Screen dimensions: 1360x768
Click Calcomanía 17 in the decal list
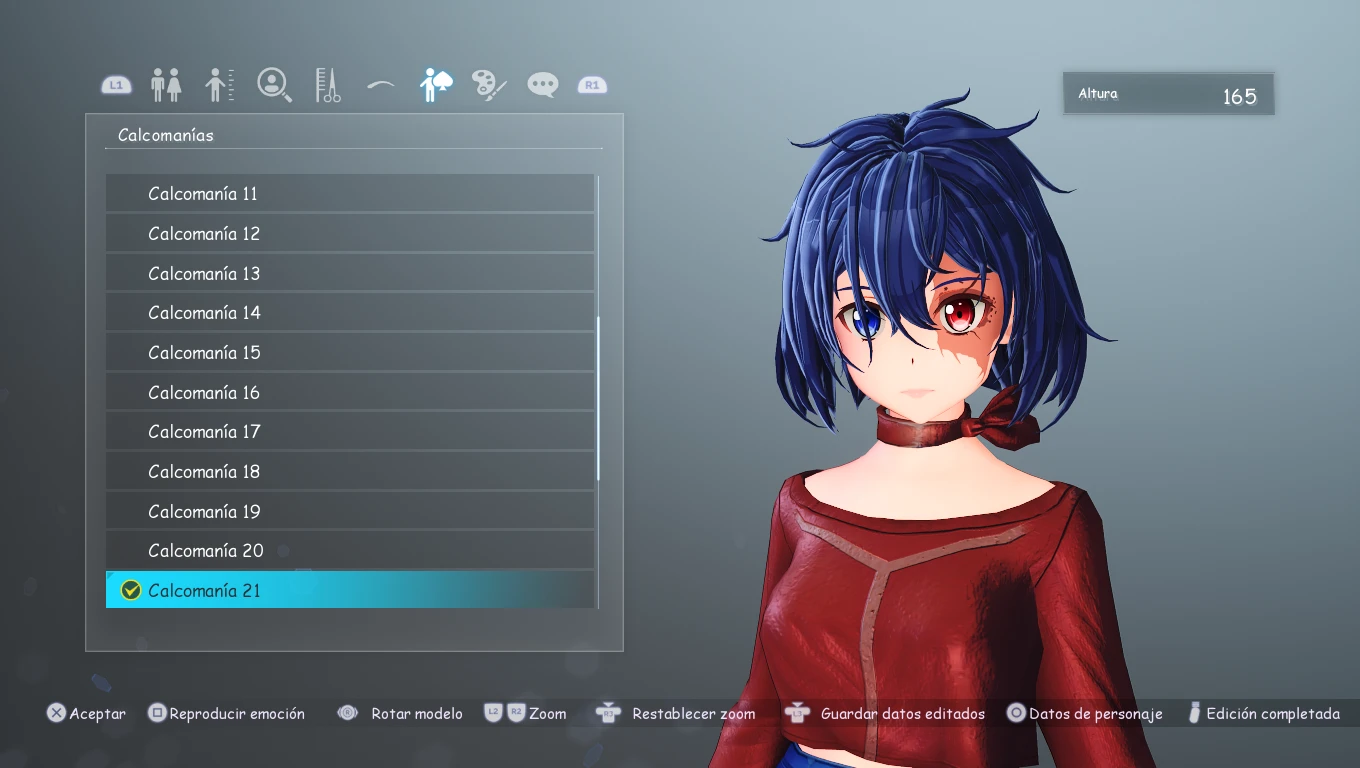click(x=350, y=432)
